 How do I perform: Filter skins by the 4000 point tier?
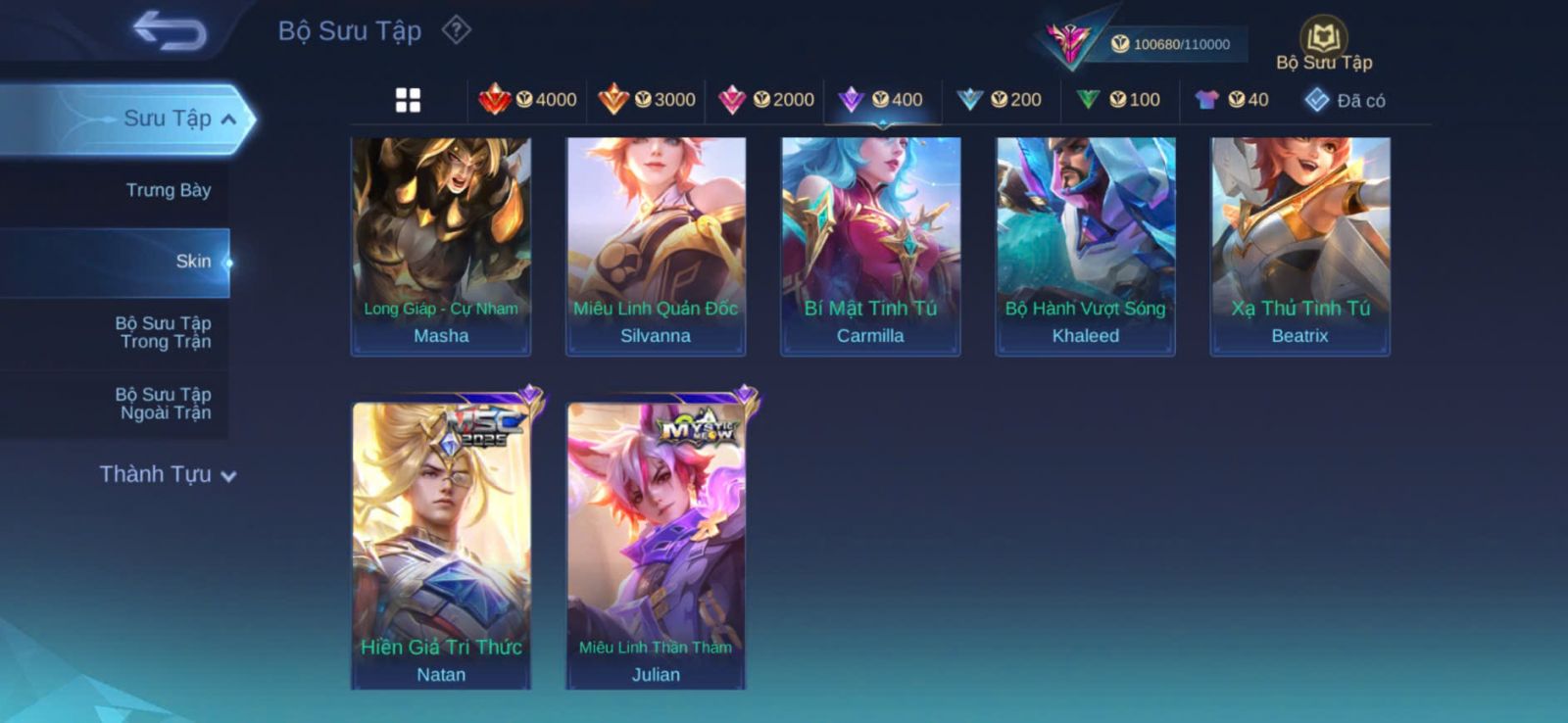coord(527,100)
